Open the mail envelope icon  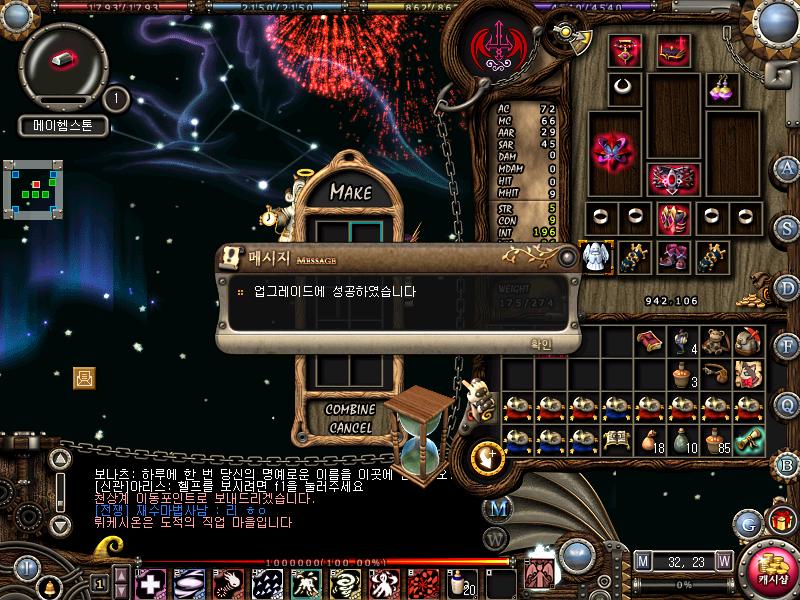[x=84, y=377]
